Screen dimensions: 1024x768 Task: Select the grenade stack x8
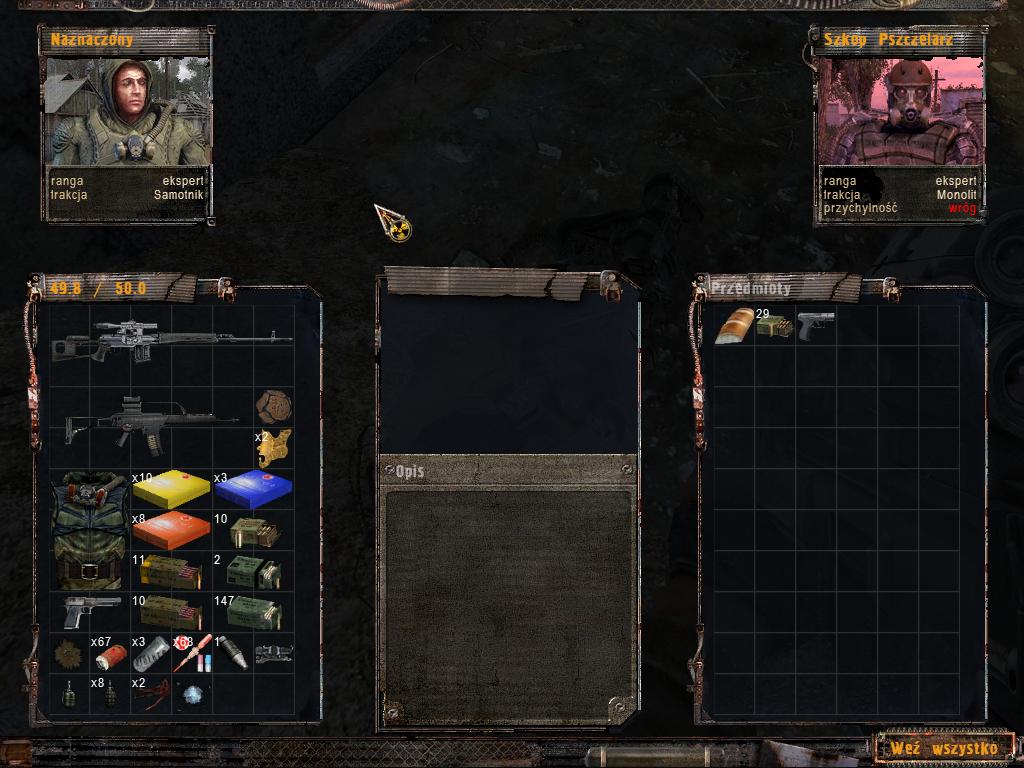pyautogui.click(x=110, y=694)
